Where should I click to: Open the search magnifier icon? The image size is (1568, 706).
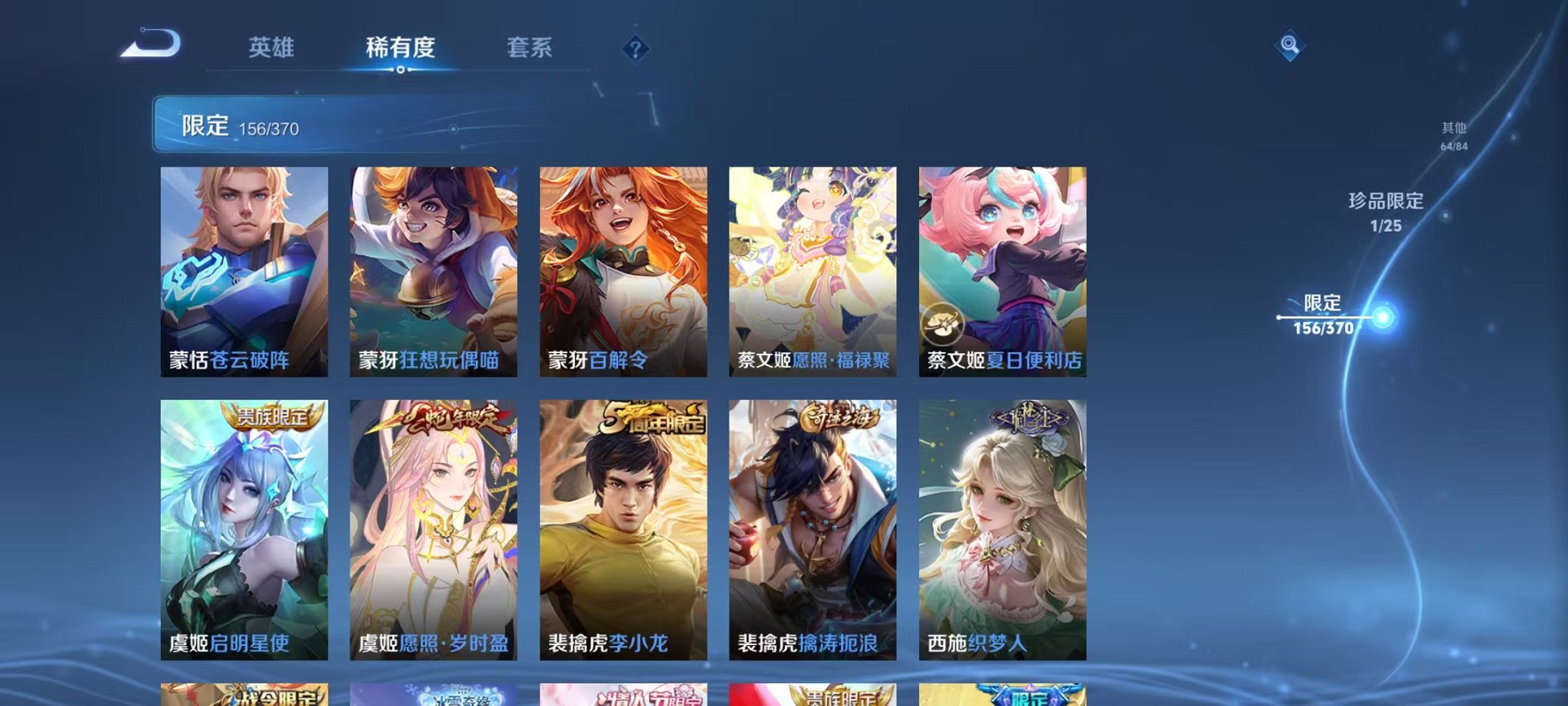coord(1291,46)
